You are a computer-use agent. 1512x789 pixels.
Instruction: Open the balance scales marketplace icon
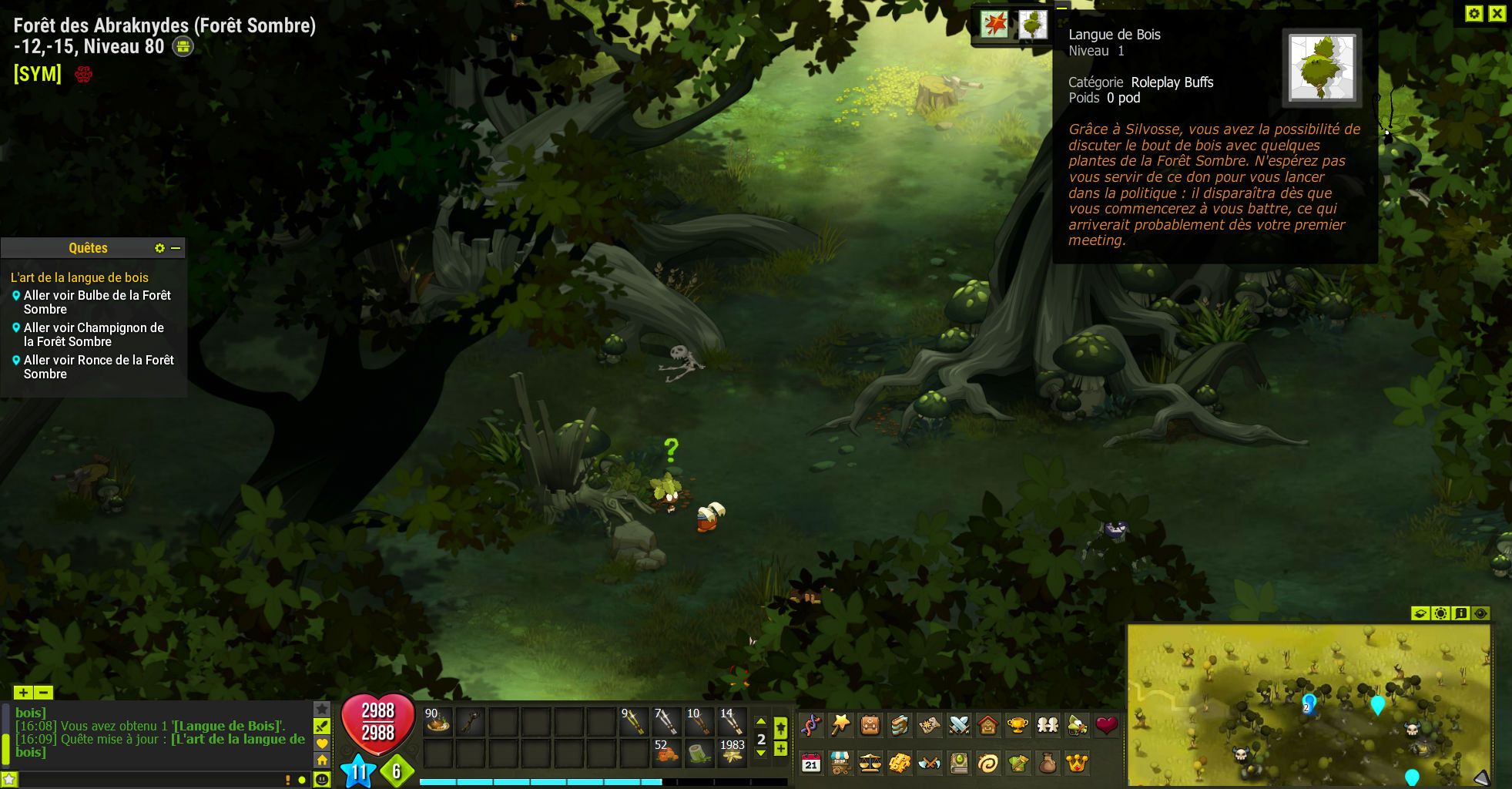[x=870, y=764]
